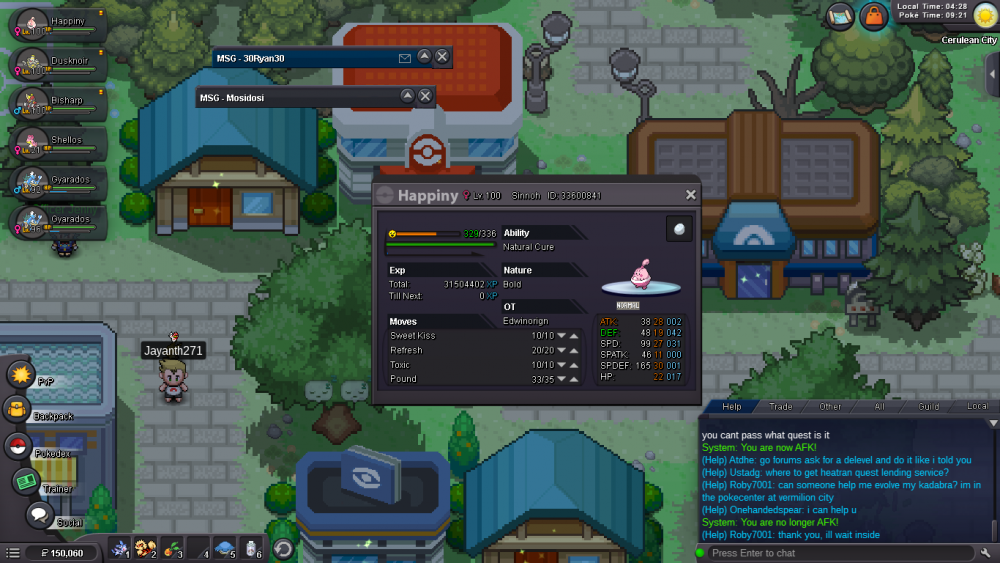Open the Backpack
1000x563 pixels.
[x=17, y=409]
